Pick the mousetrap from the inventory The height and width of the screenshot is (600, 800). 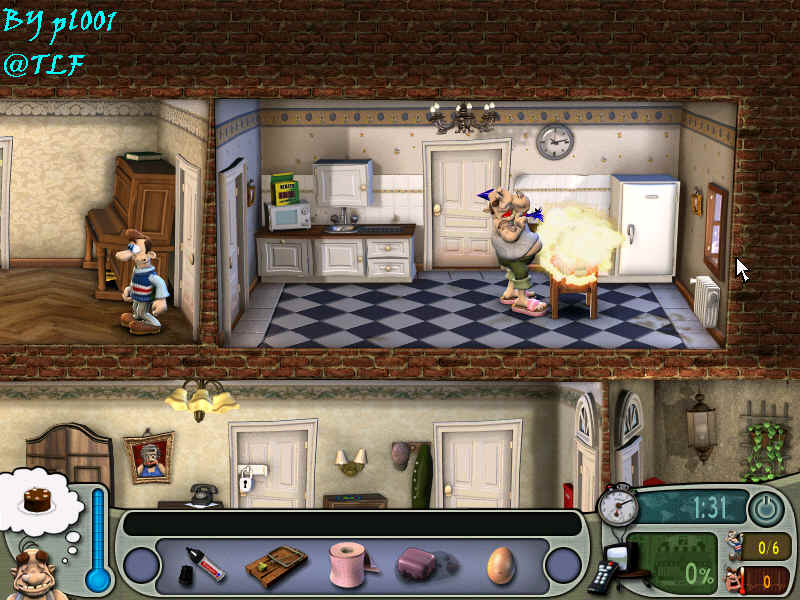click(x=276, y=566)
